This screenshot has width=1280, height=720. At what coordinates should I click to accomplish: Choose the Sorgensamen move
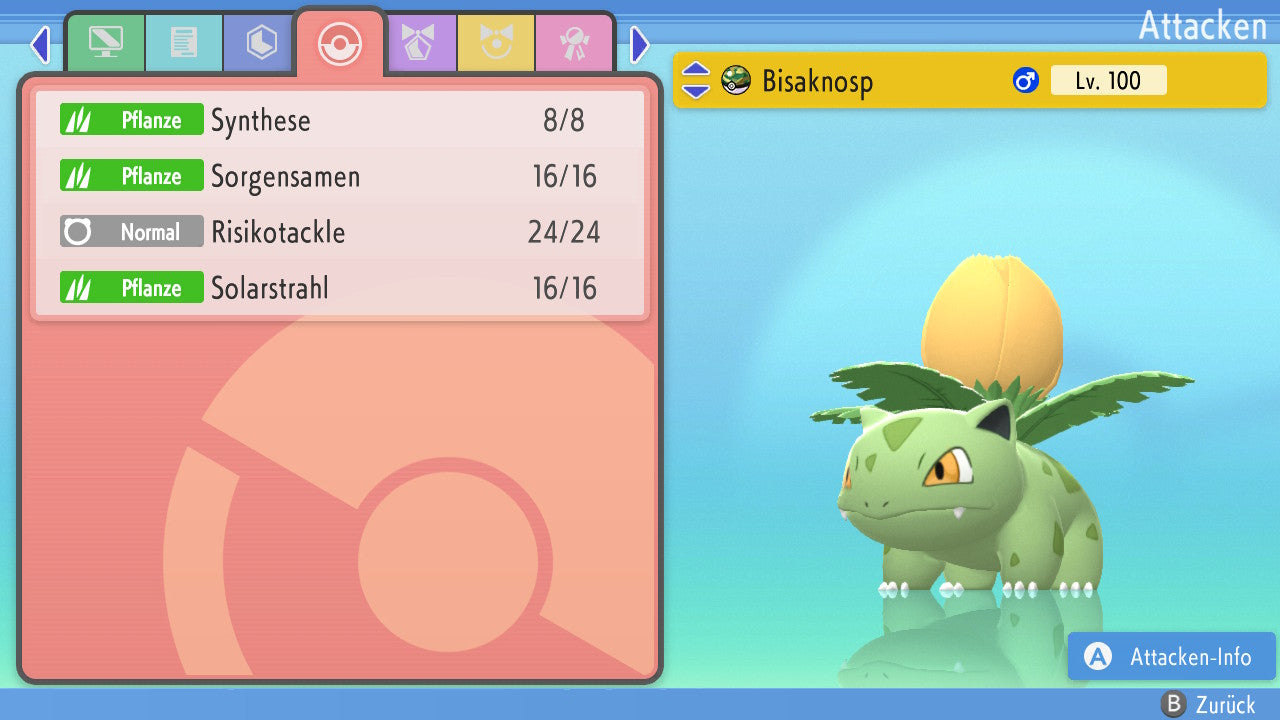click(x=340, y=177)
